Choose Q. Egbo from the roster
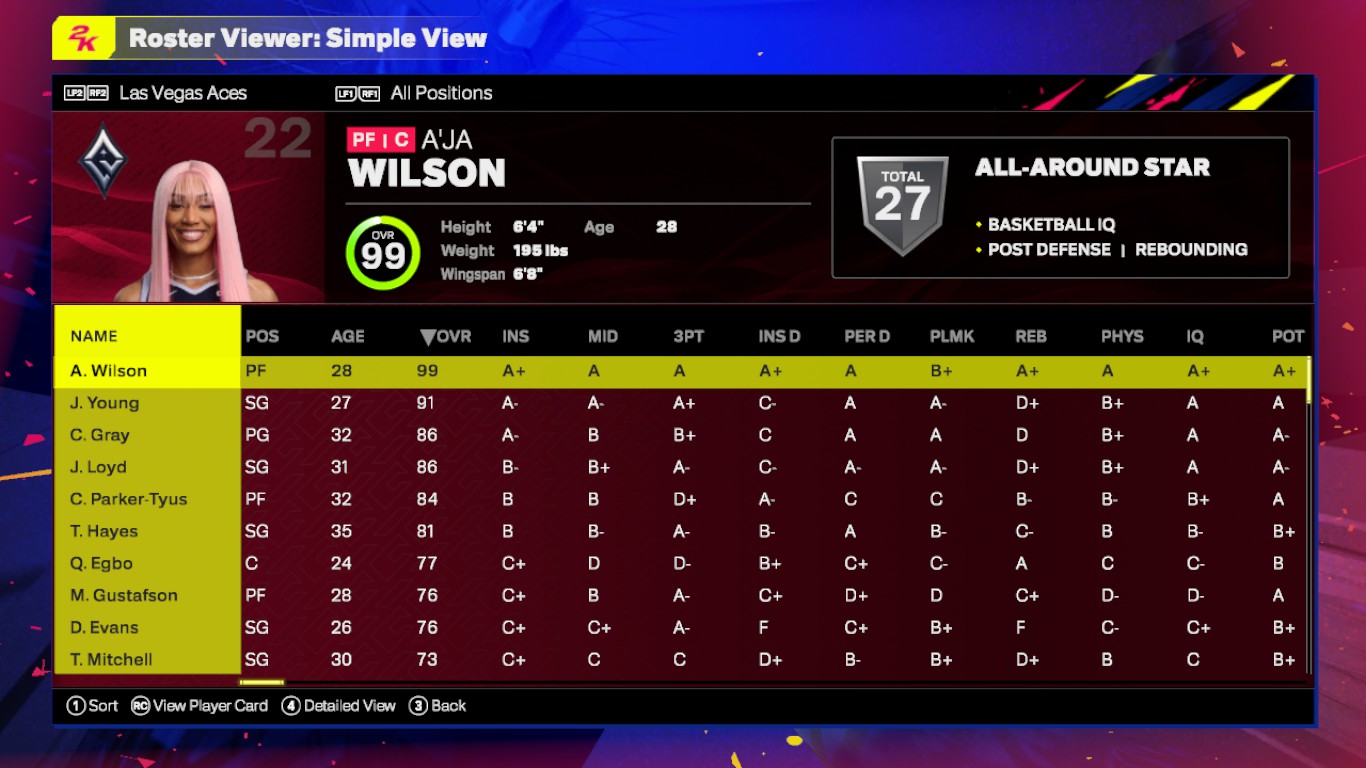 pos(102,563)
